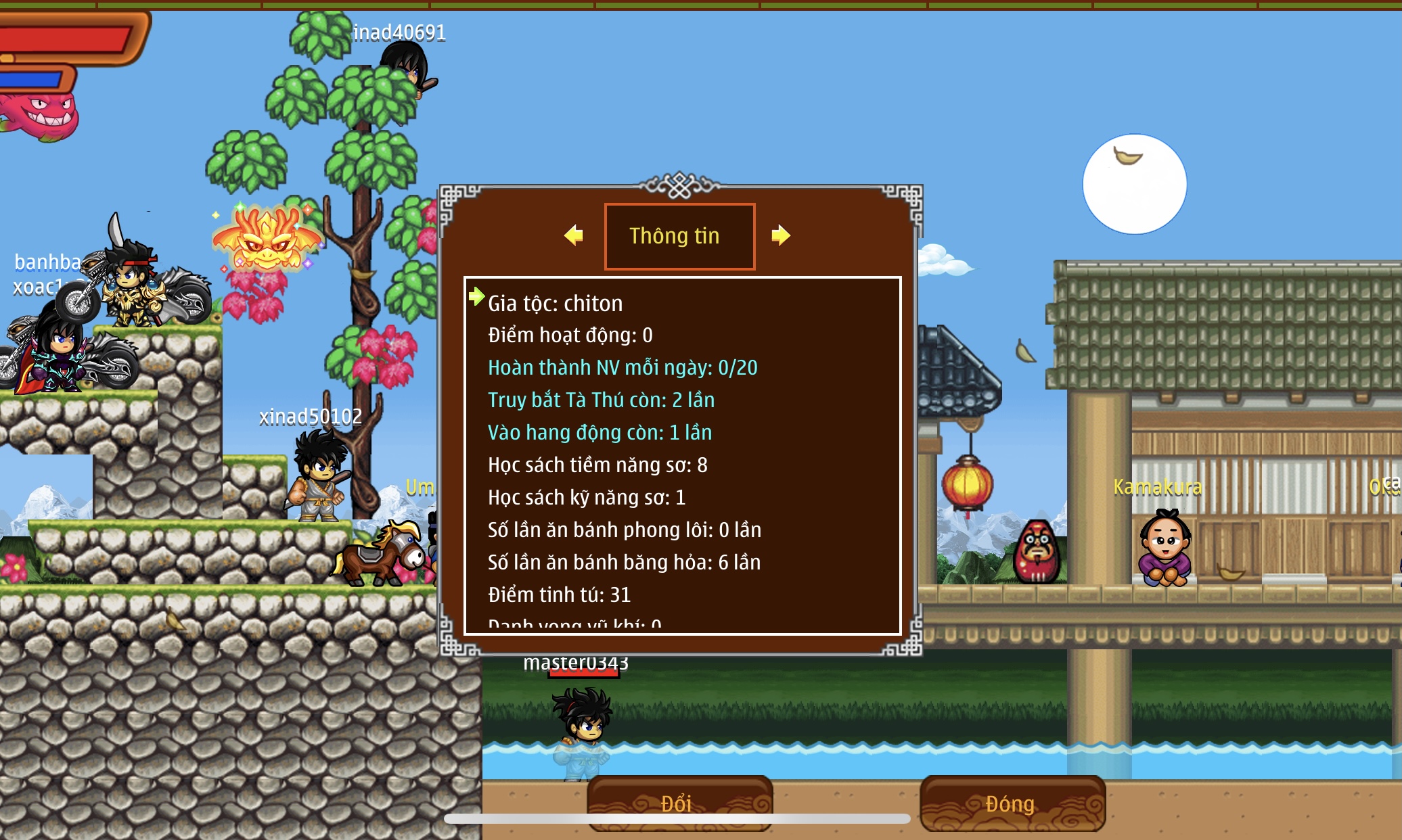Select Học sách tiềm năng sơ row
The image size is (1402, 840).
[x=597, y=465]
